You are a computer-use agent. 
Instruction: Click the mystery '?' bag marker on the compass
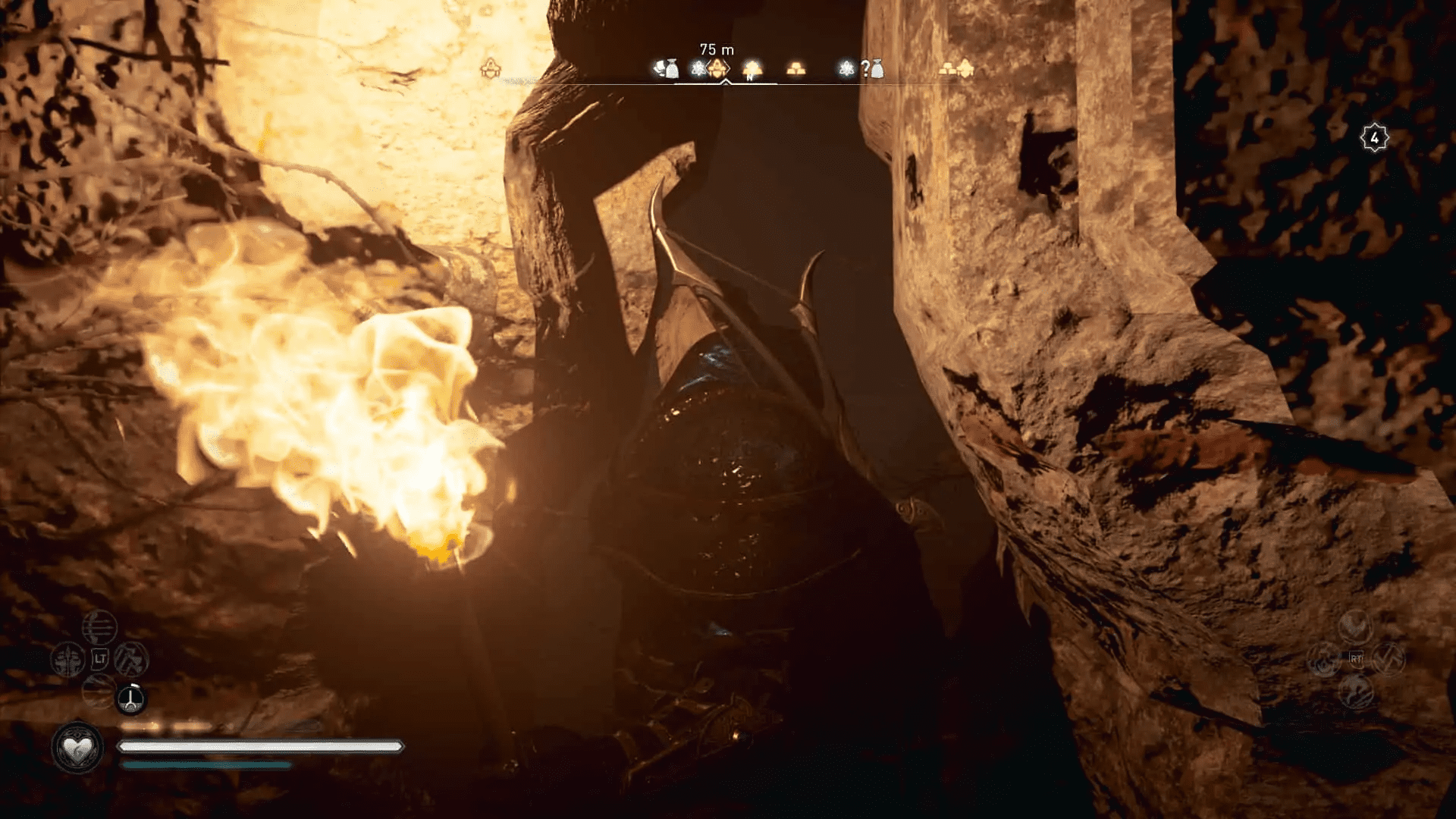pos(870,68)
